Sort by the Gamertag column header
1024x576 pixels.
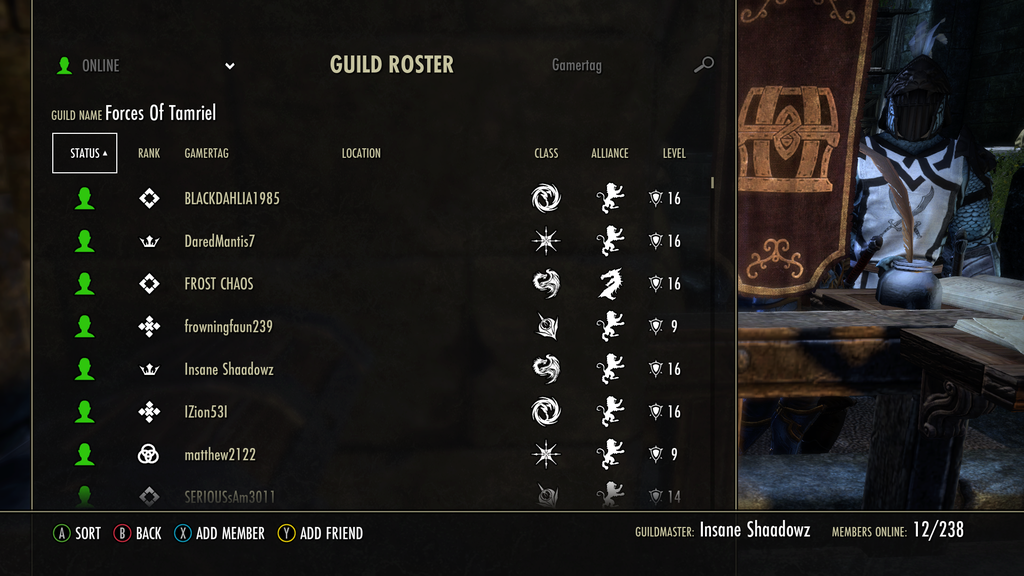point(206,153)
